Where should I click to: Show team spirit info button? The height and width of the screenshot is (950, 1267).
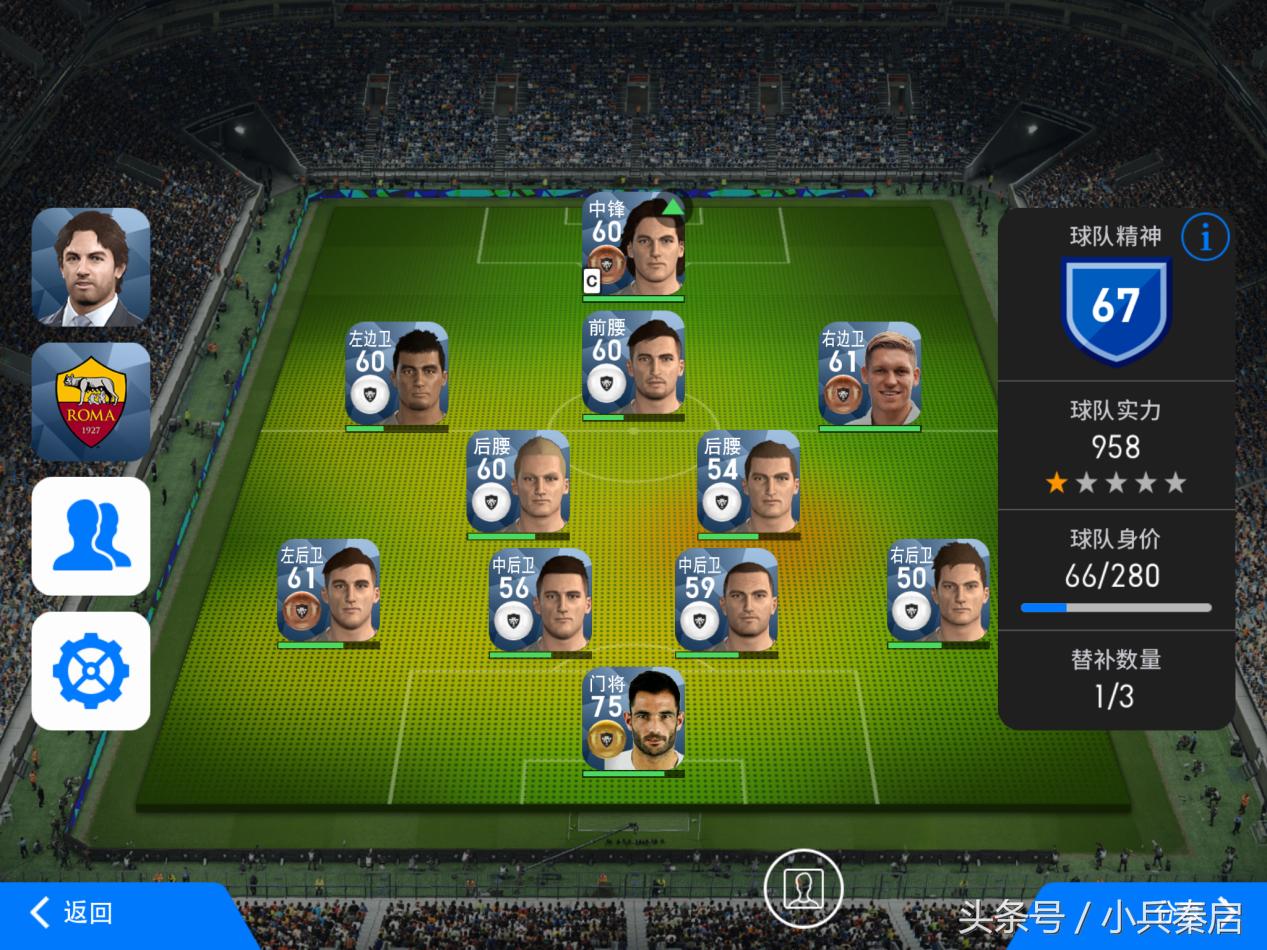(1205, 237)
